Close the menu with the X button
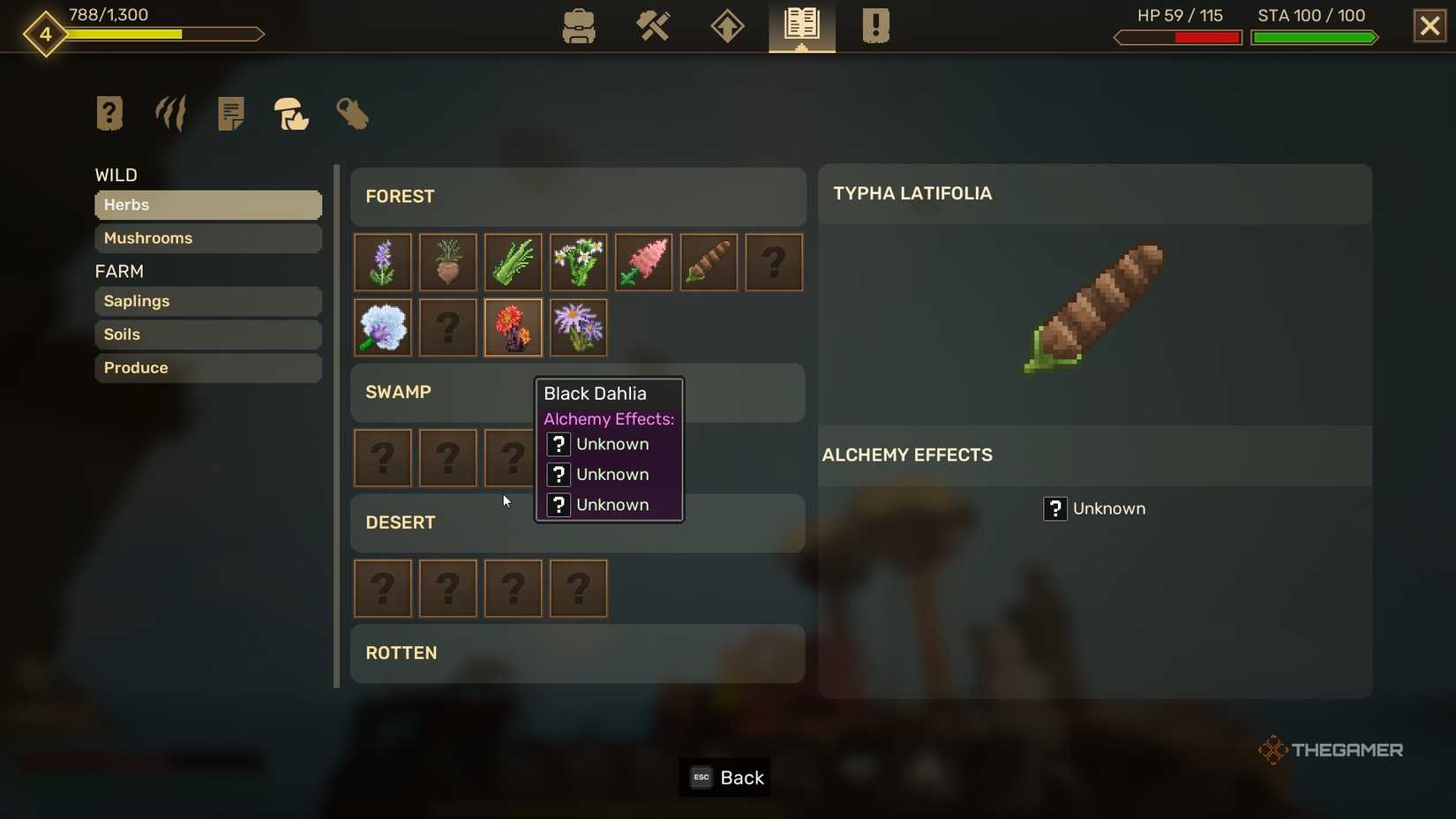Image resolution: width=1456 pixels, height=819 pixels. point(1429,25)
